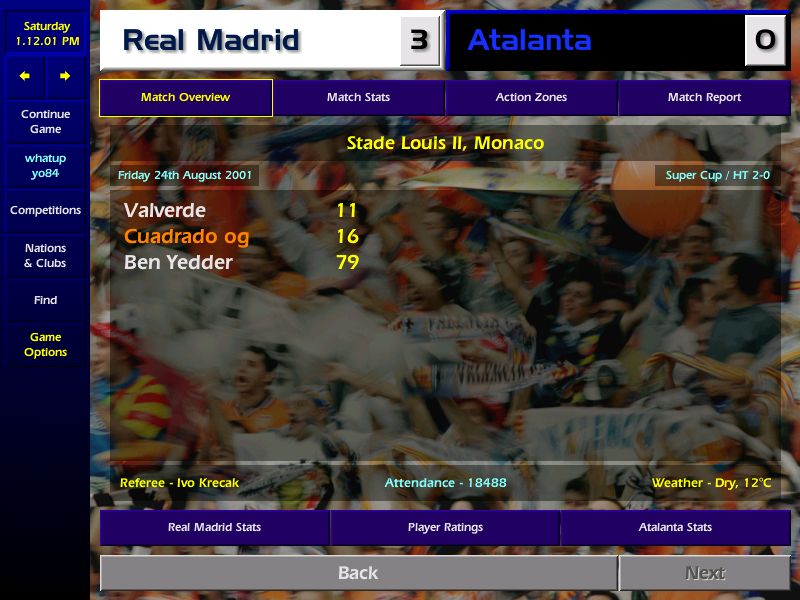Screen dimensions: 800x600
Task: Click the right navigation arrow
Action: (65, 76)
